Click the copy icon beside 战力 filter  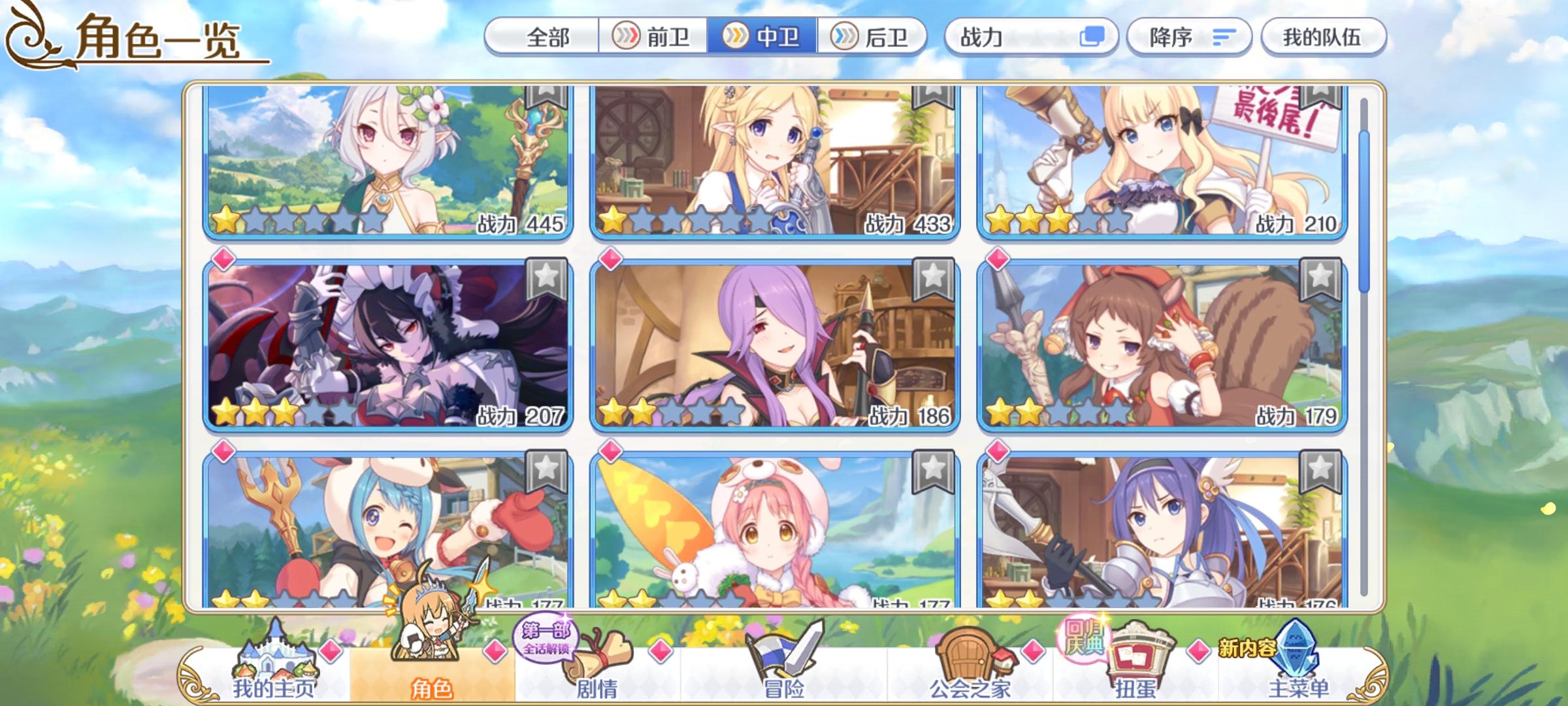click(1092, 37)
